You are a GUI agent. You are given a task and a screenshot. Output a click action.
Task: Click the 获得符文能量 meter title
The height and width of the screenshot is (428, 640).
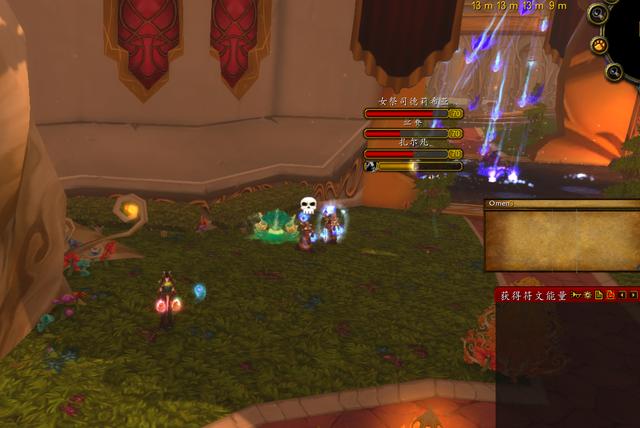(x=534, y=296)
